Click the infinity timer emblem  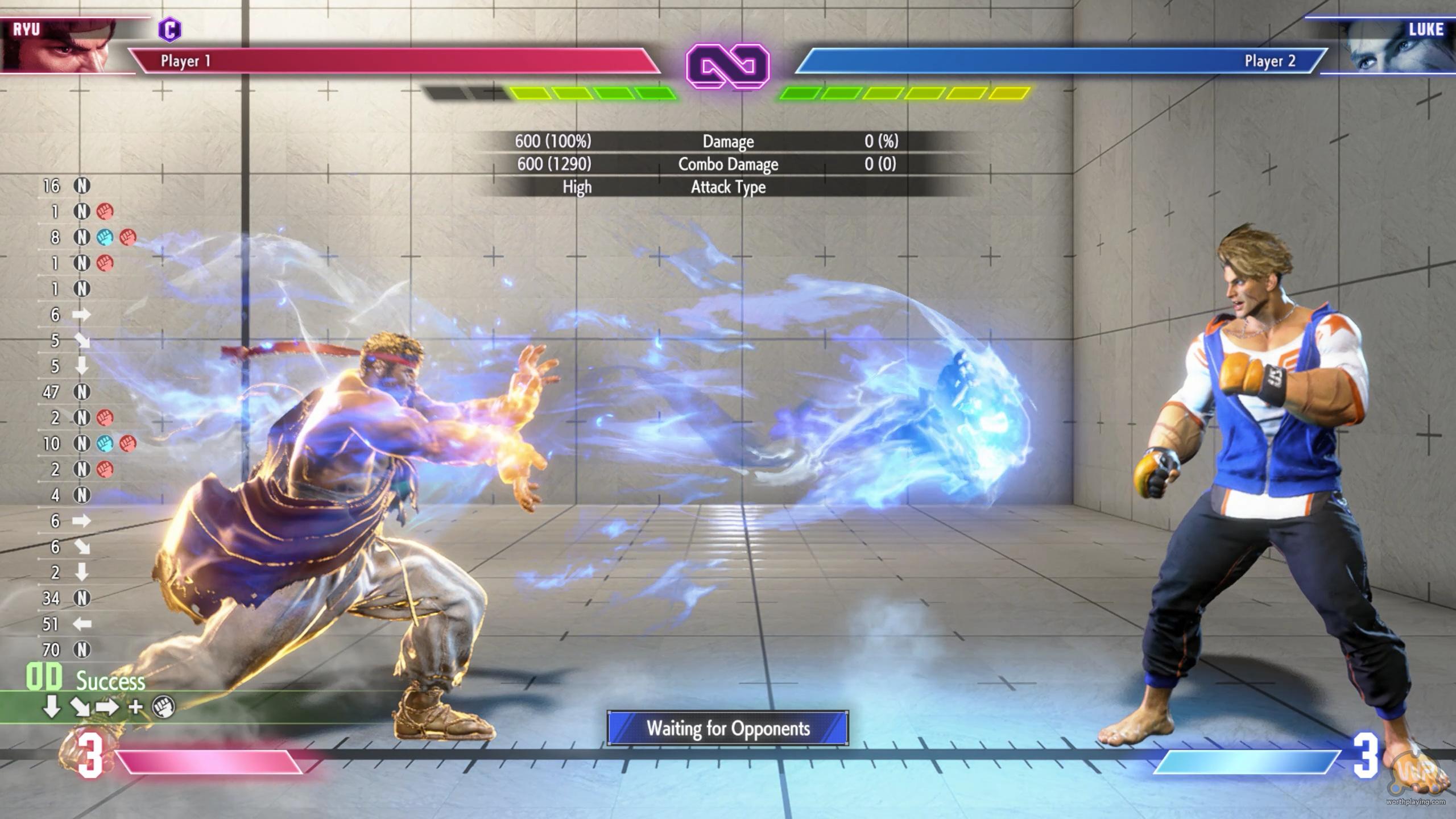[727, 67]
